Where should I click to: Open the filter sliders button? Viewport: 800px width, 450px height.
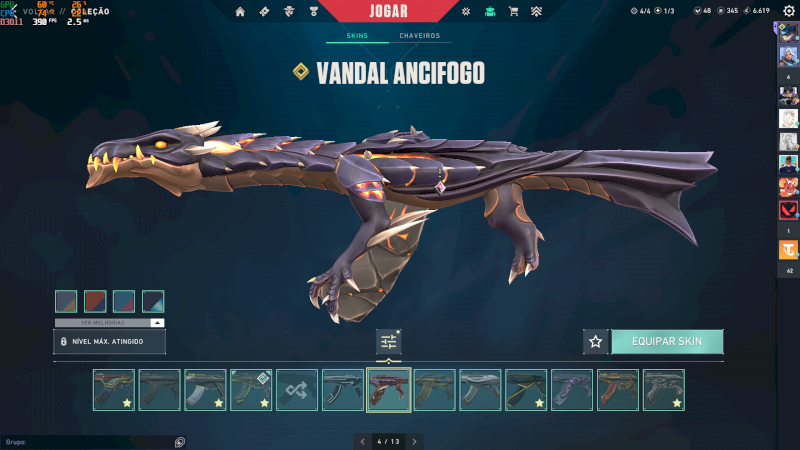tap(389, 341)
